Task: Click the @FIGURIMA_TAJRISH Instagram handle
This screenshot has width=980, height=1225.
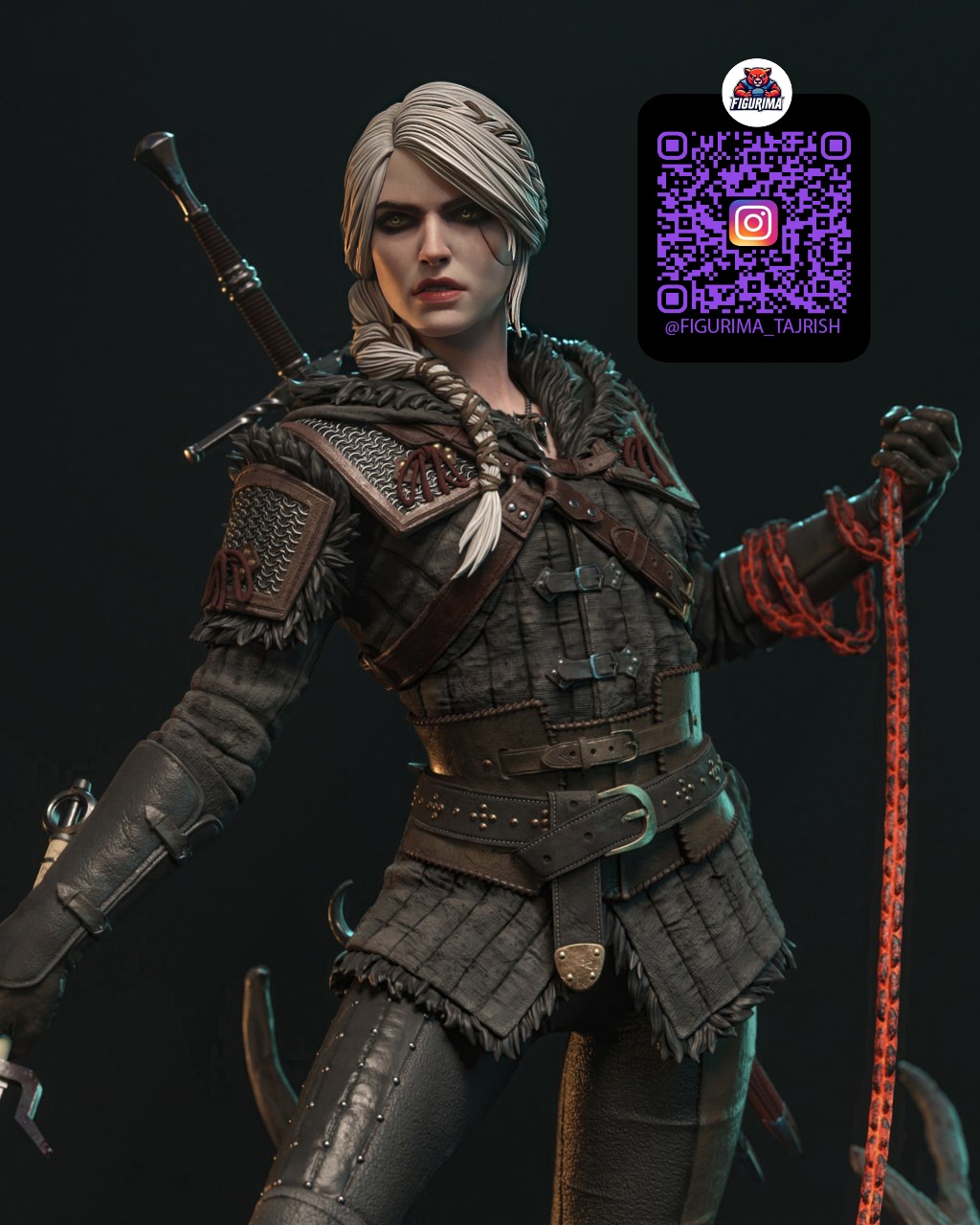Action: [x=752, y=327]
